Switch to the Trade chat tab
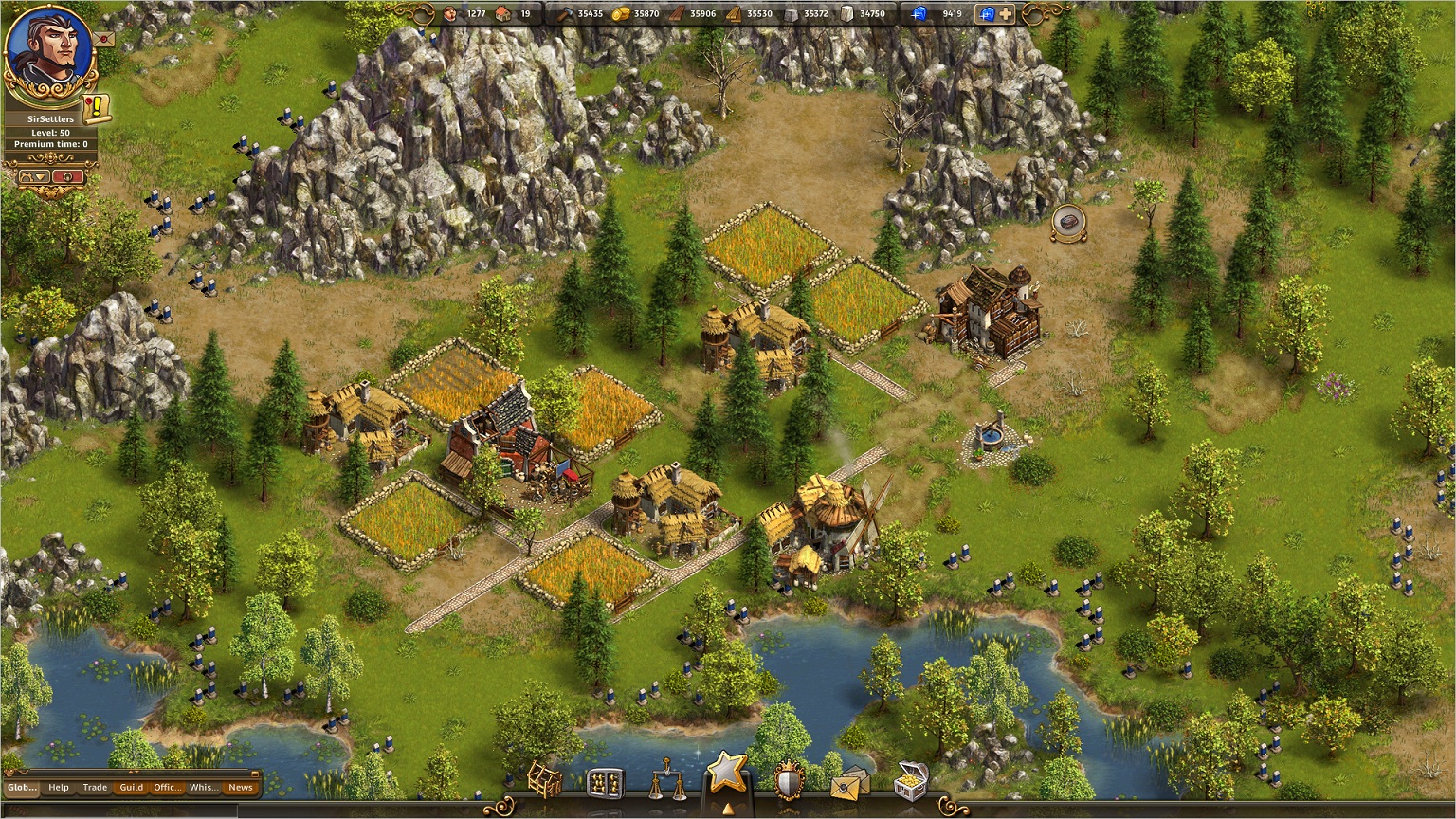The height and width of the screenshot is (819, 1456). pos(95,787)
